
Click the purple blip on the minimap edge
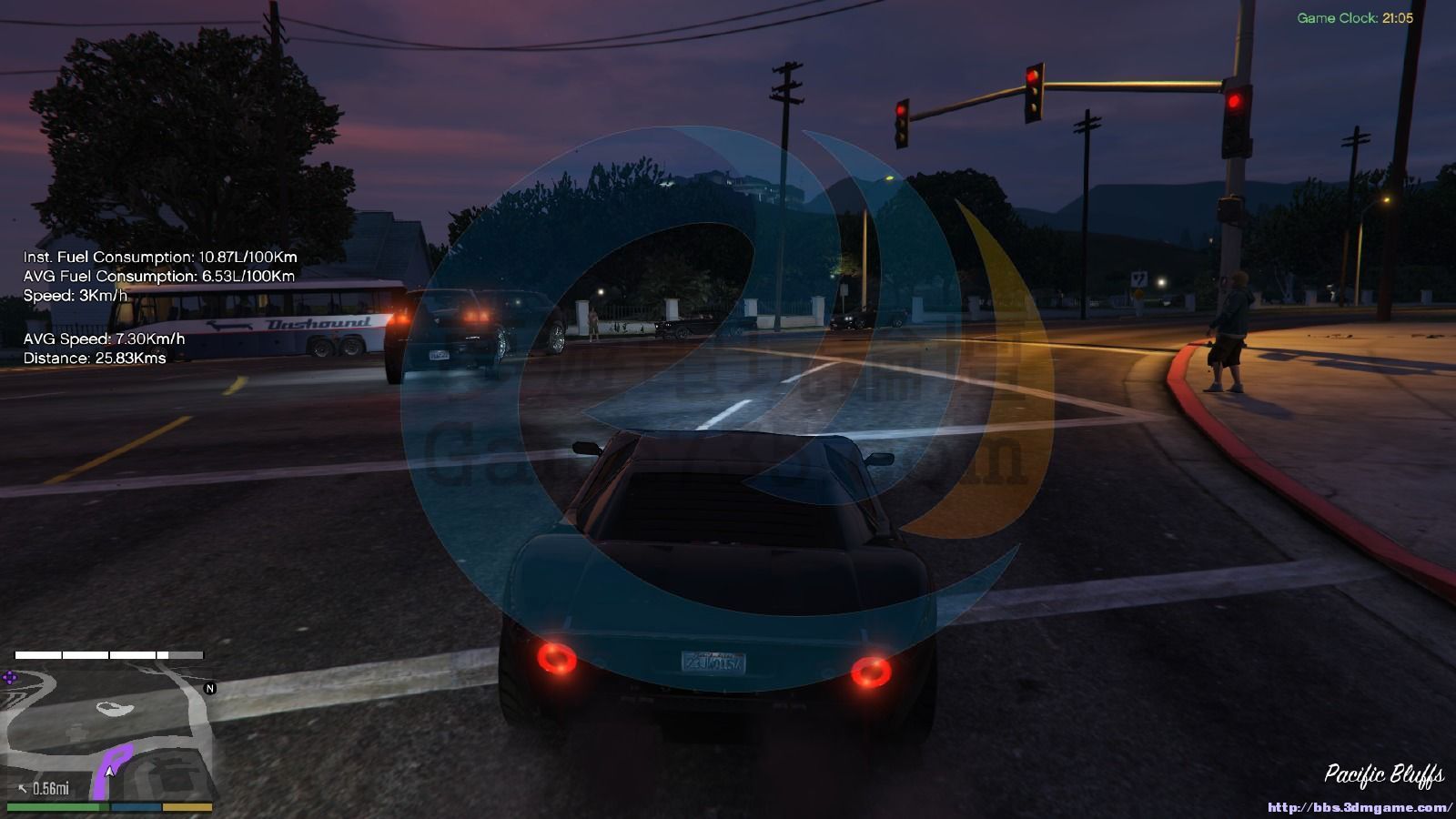10,677
